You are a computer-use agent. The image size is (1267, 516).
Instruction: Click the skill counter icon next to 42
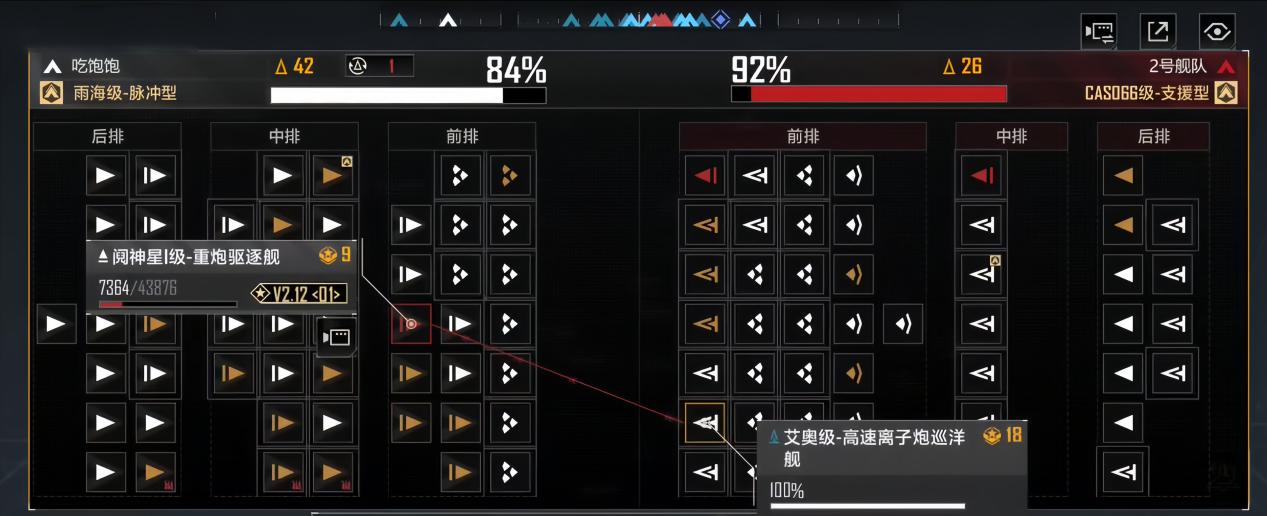(x=359, y=66)
